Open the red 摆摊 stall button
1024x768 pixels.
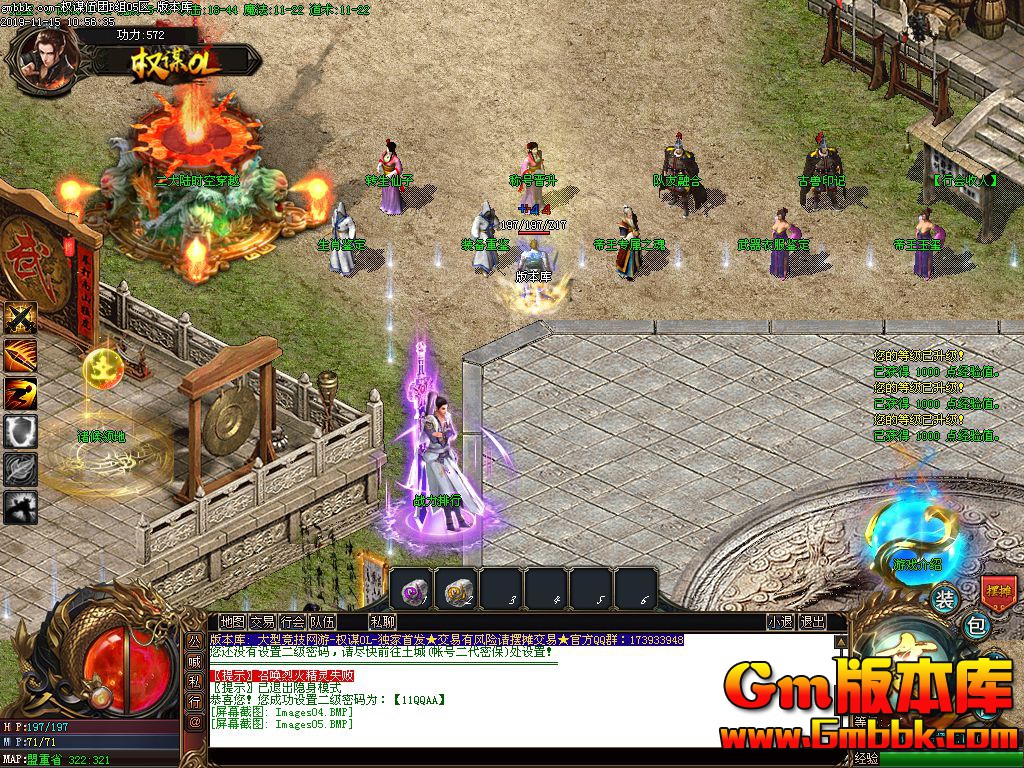pos(998,590)
